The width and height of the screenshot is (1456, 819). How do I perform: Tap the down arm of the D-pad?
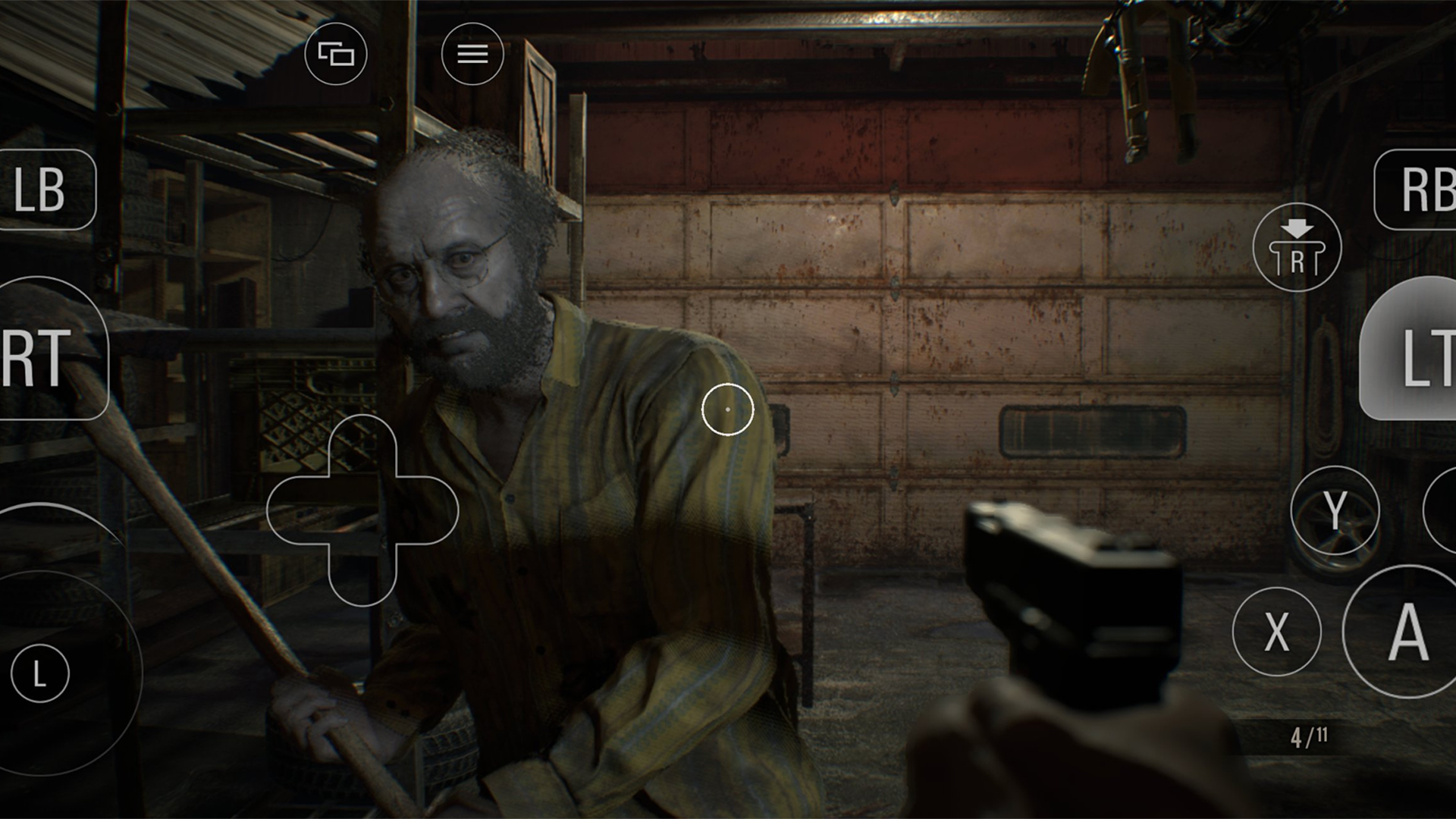pos(362,575)
